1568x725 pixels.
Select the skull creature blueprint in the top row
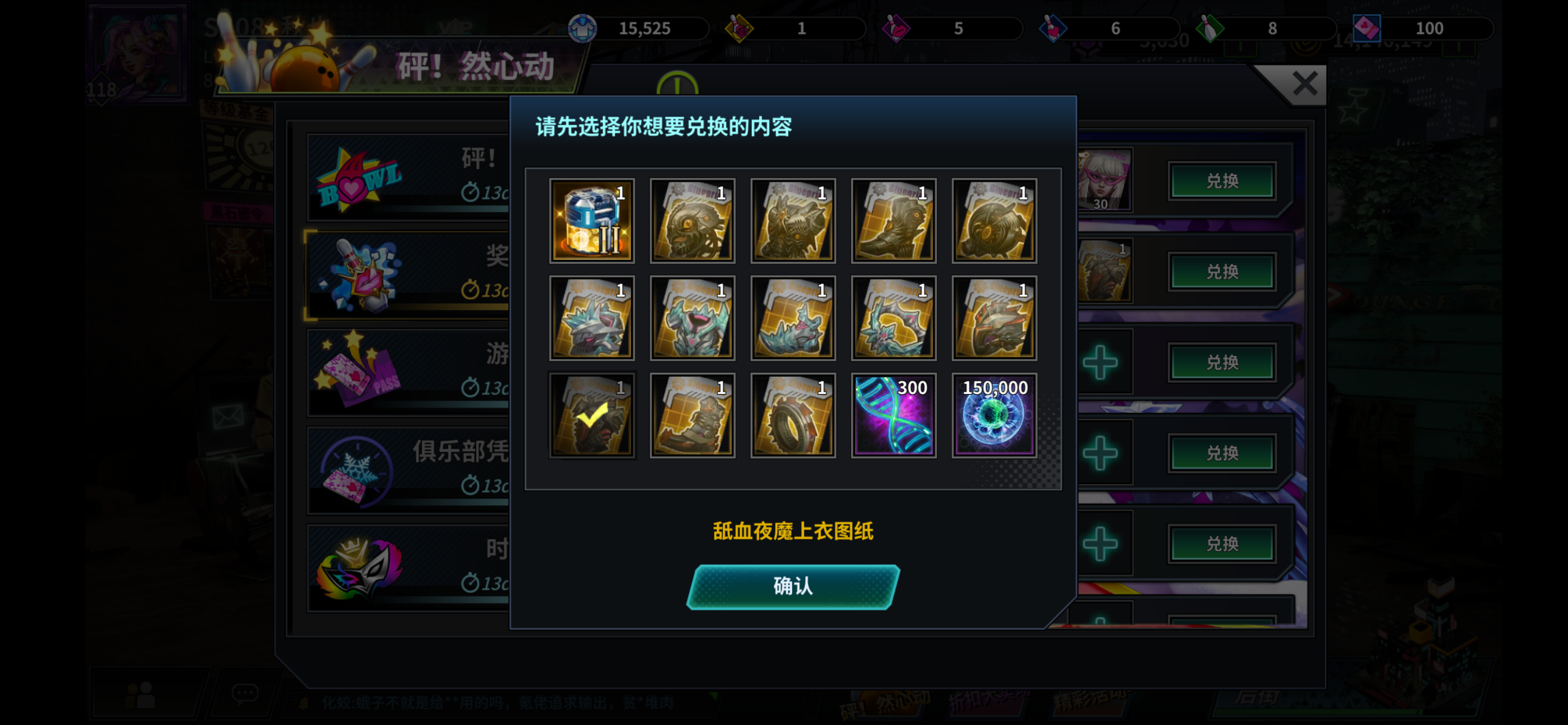[x=692, y=220]
